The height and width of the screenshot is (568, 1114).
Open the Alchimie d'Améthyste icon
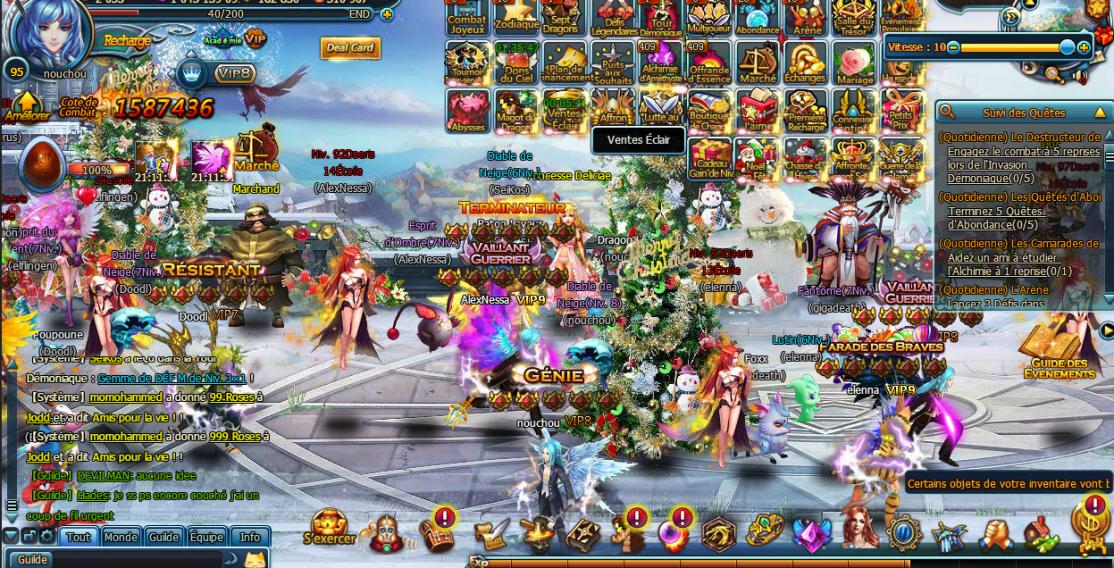660,62
